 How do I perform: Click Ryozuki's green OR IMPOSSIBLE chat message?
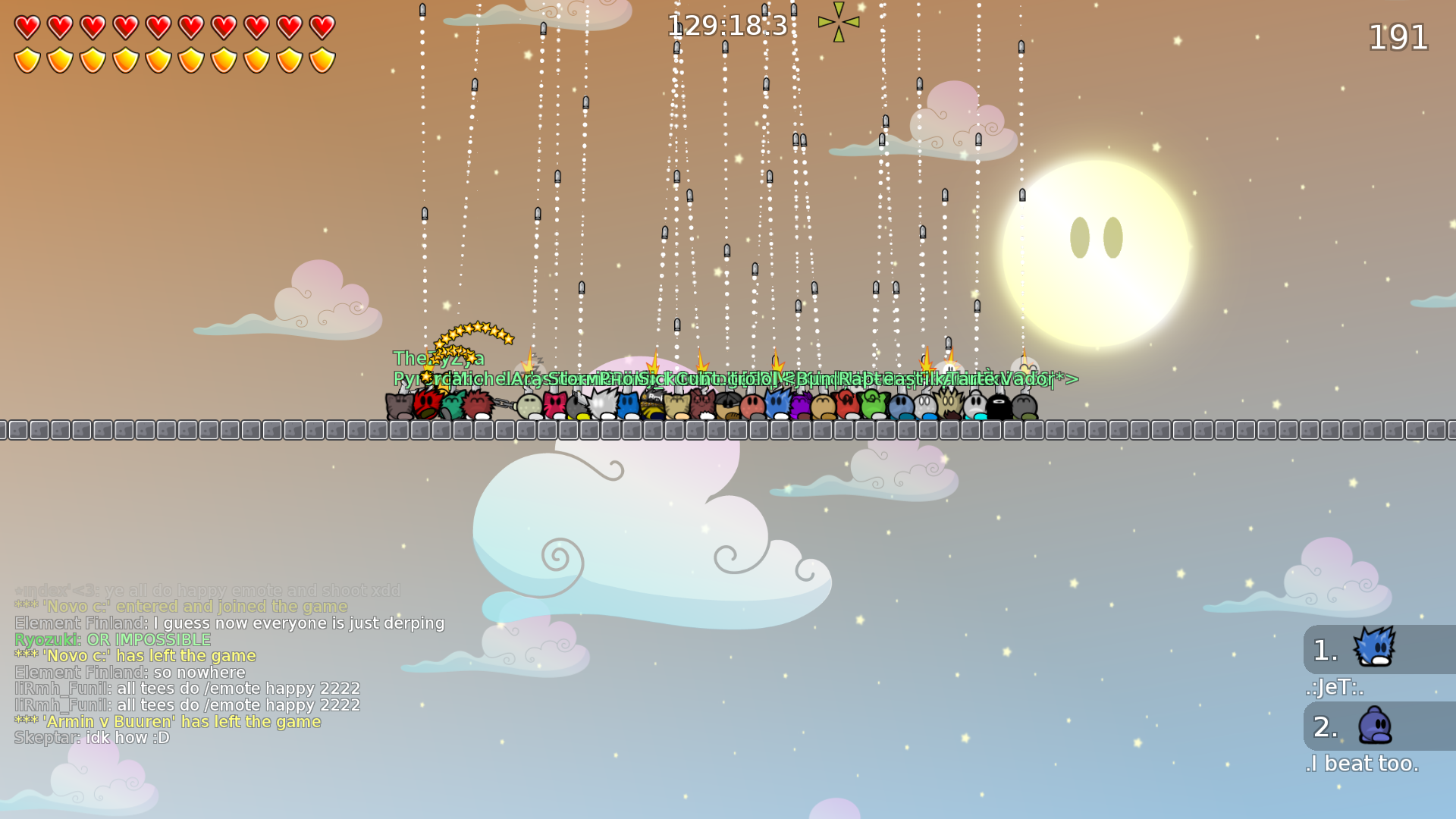click(112, 639)
